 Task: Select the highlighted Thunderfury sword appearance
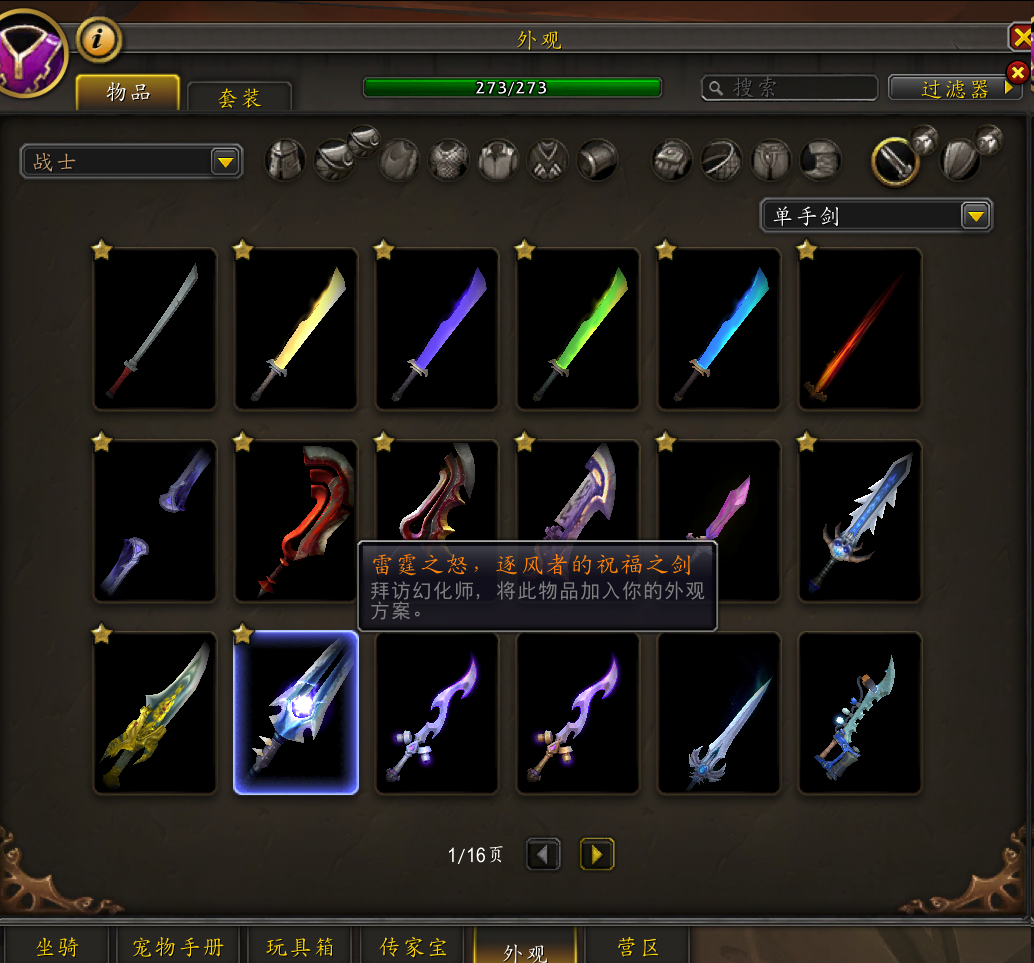pos(296,713)
